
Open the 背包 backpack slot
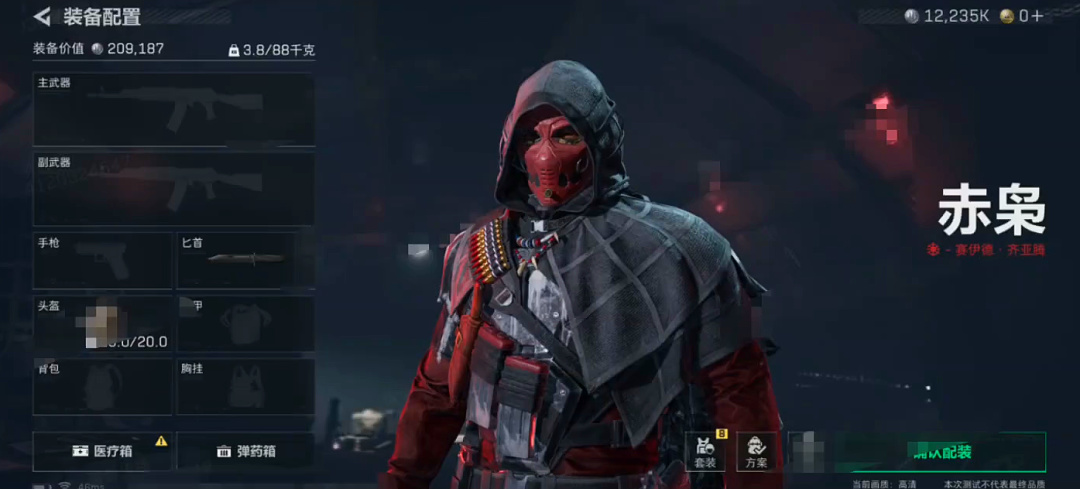point(102,387)
